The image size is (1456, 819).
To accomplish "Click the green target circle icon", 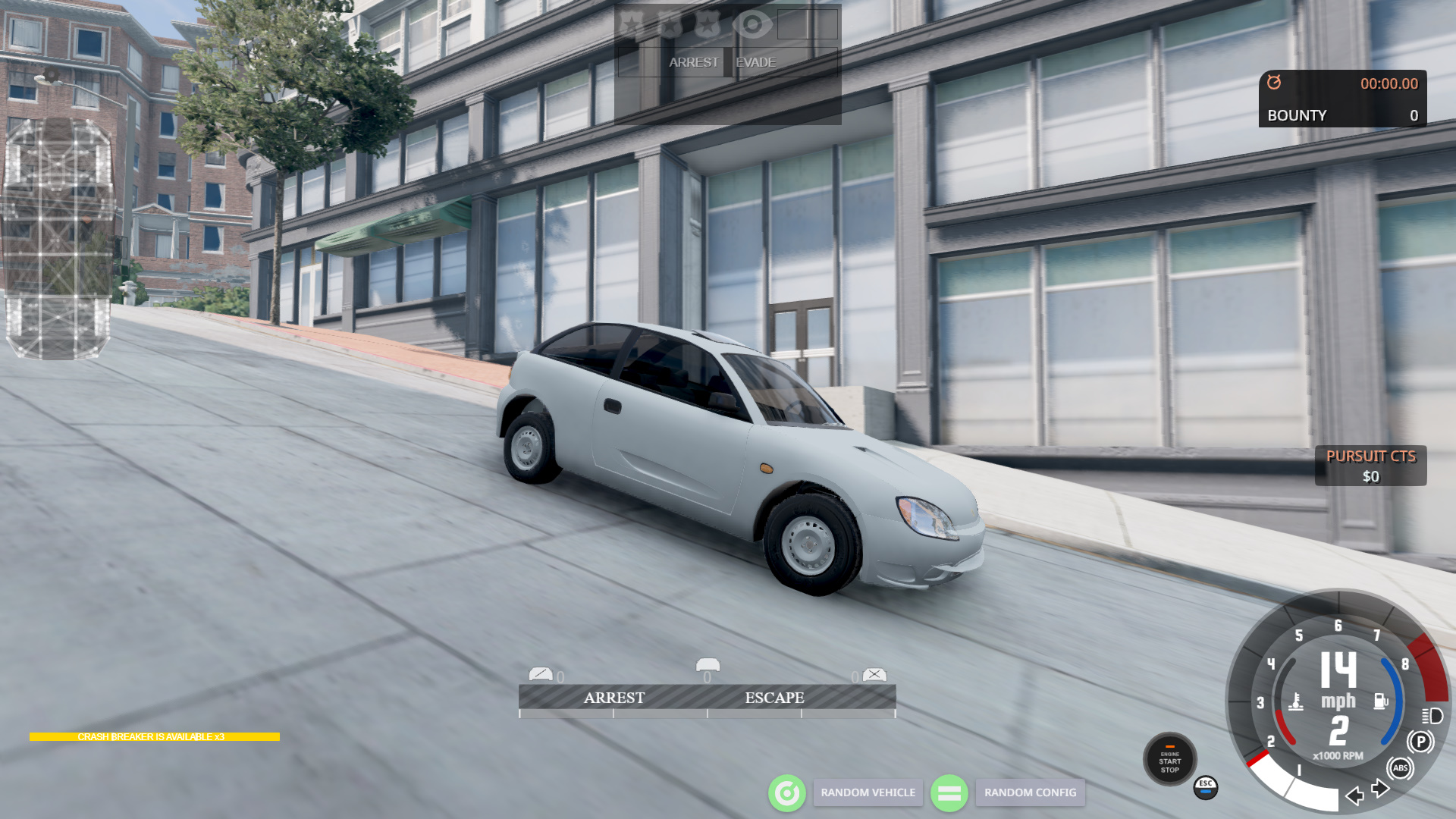I will [x=787, y=793].
